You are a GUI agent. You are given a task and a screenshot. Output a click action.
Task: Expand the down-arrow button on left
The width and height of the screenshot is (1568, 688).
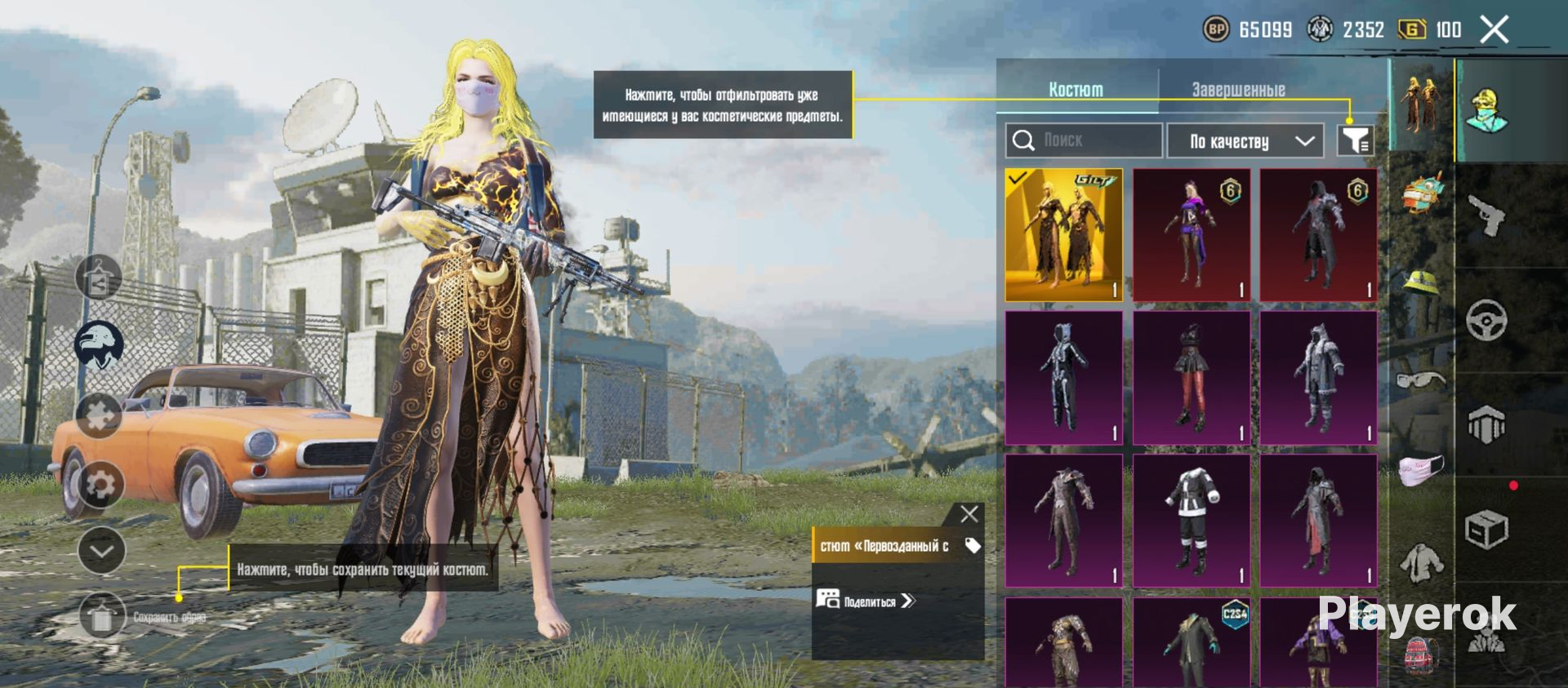[x=101, y=551]
